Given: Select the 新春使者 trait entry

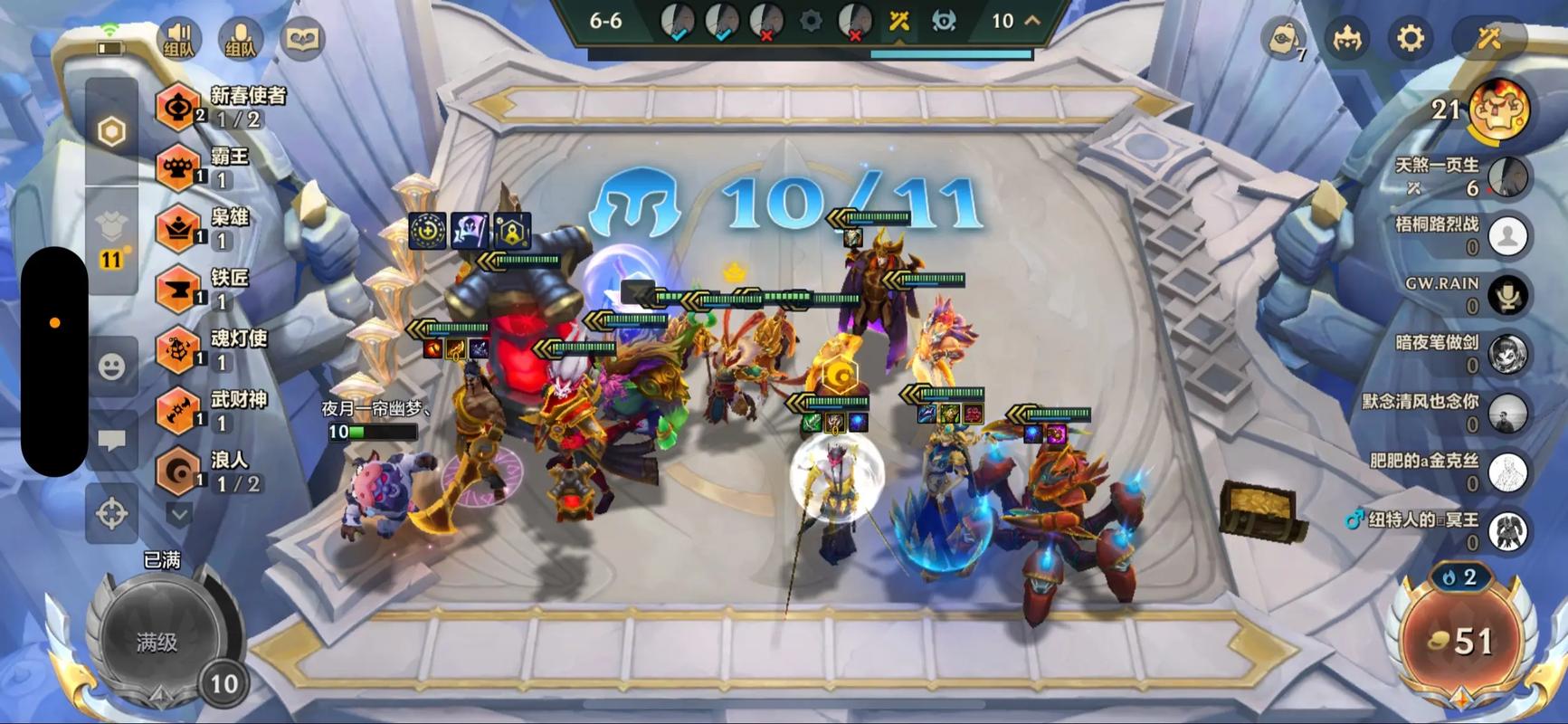Looking at the screenshot, I should click(222, 107).
